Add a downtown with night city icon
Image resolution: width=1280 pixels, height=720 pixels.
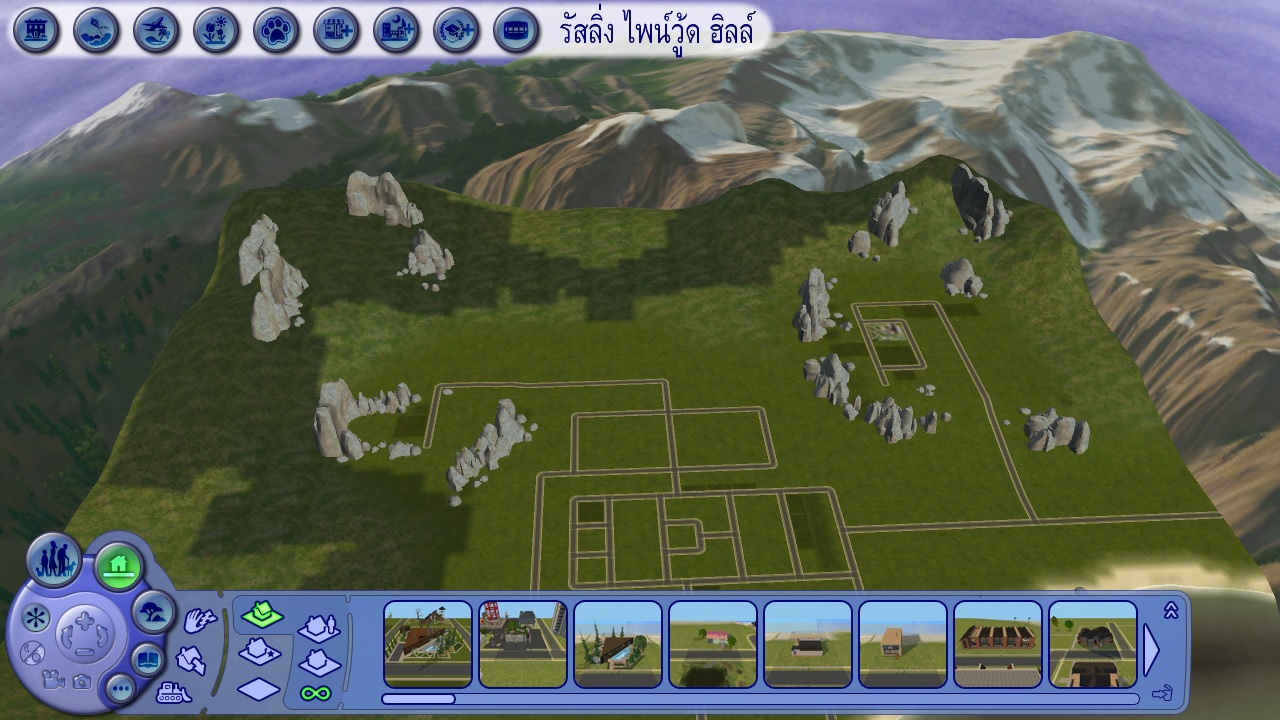tap(396, 30)
